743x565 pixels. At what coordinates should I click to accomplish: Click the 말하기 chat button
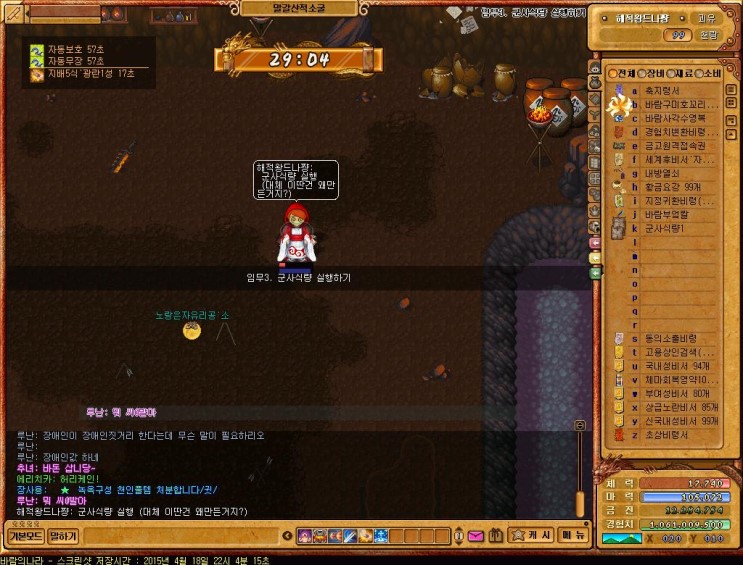(63, 536)
